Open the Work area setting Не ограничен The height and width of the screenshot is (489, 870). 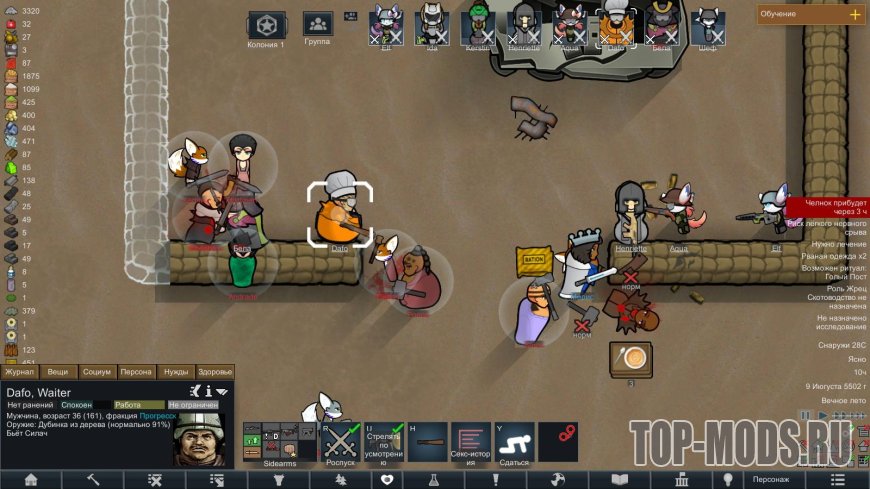(193, 405)
